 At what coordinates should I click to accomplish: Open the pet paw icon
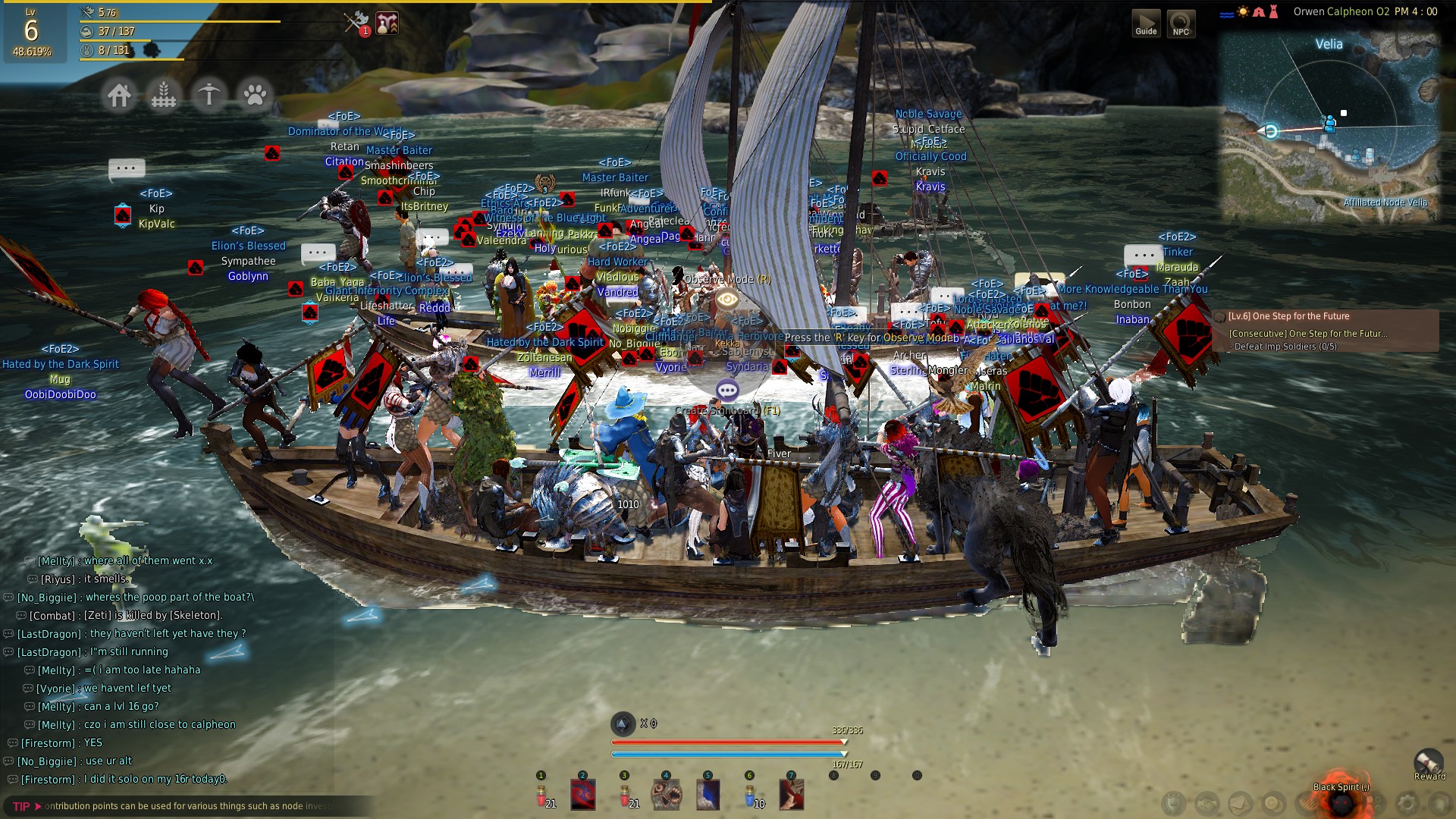[255, 96]
